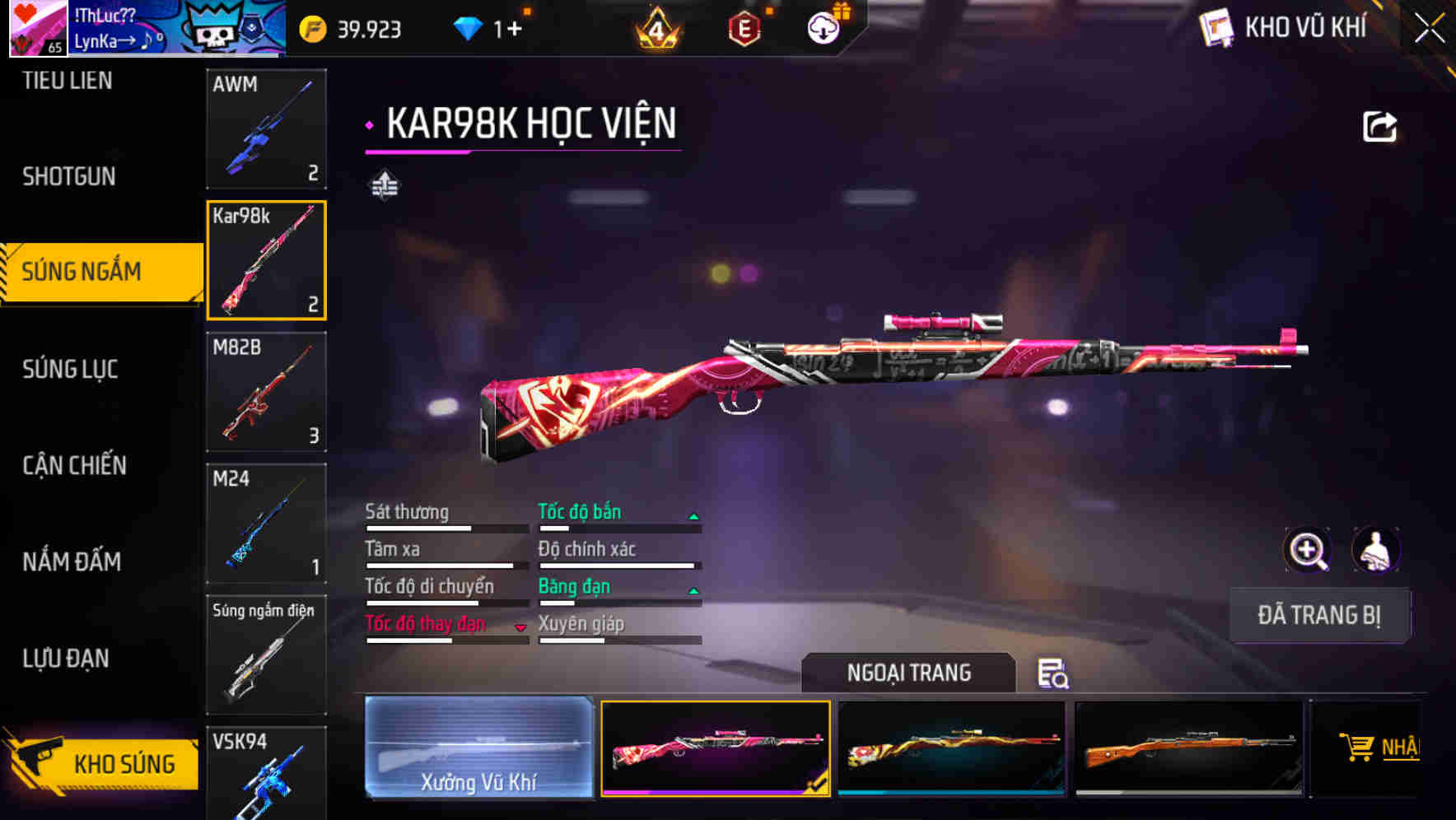Open character preview with the person icon
Viewport: 1456px width, 820px height.
pyautogui.click(x=1377, y=550)
